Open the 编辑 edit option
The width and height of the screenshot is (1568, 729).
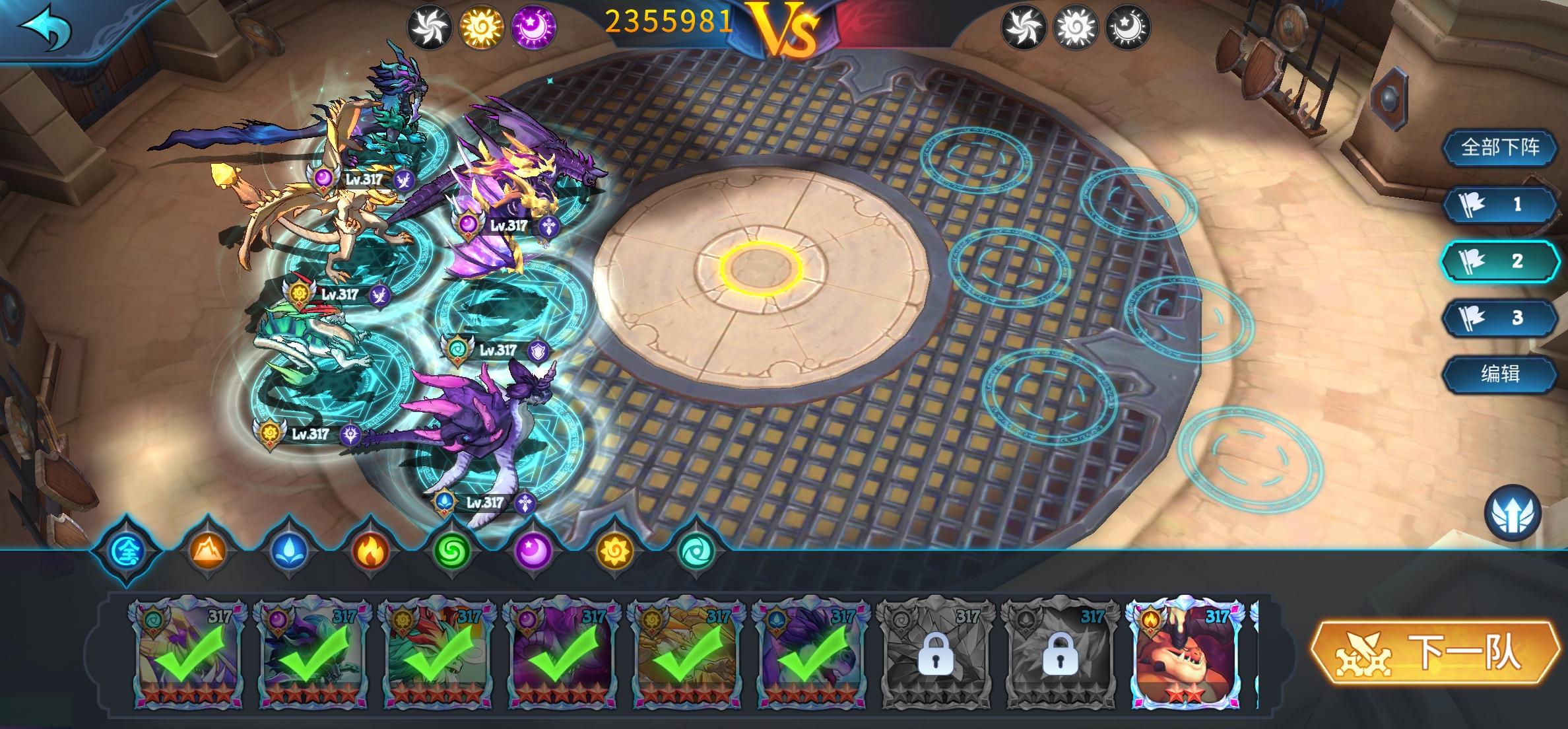coord(1499,374)
